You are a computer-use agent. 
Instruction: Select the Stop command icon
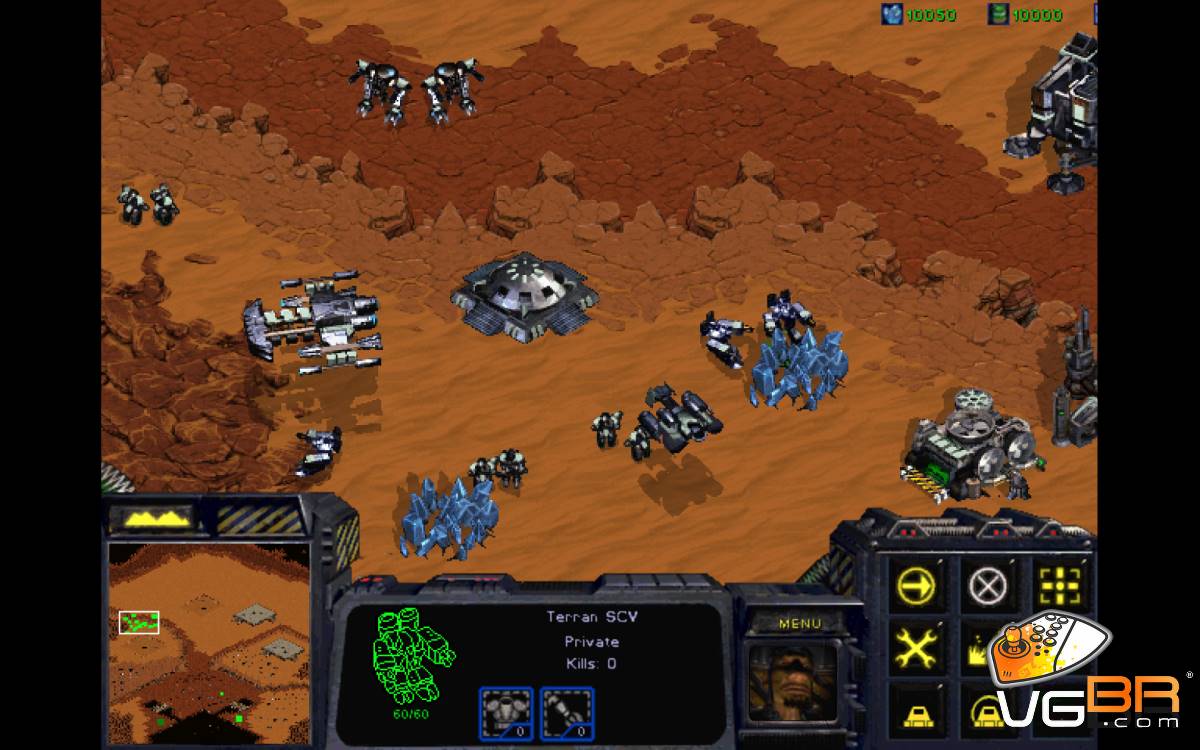pos(985,583)
